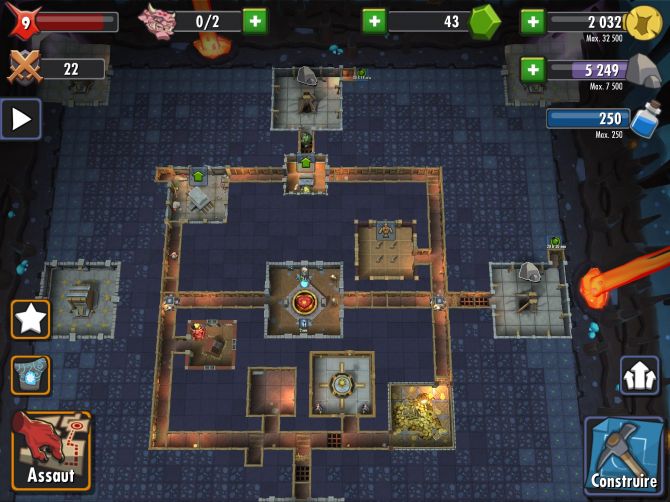Open the star button panel
The width and height of the screenshot is (670, 502).
(x=30, y=320)
